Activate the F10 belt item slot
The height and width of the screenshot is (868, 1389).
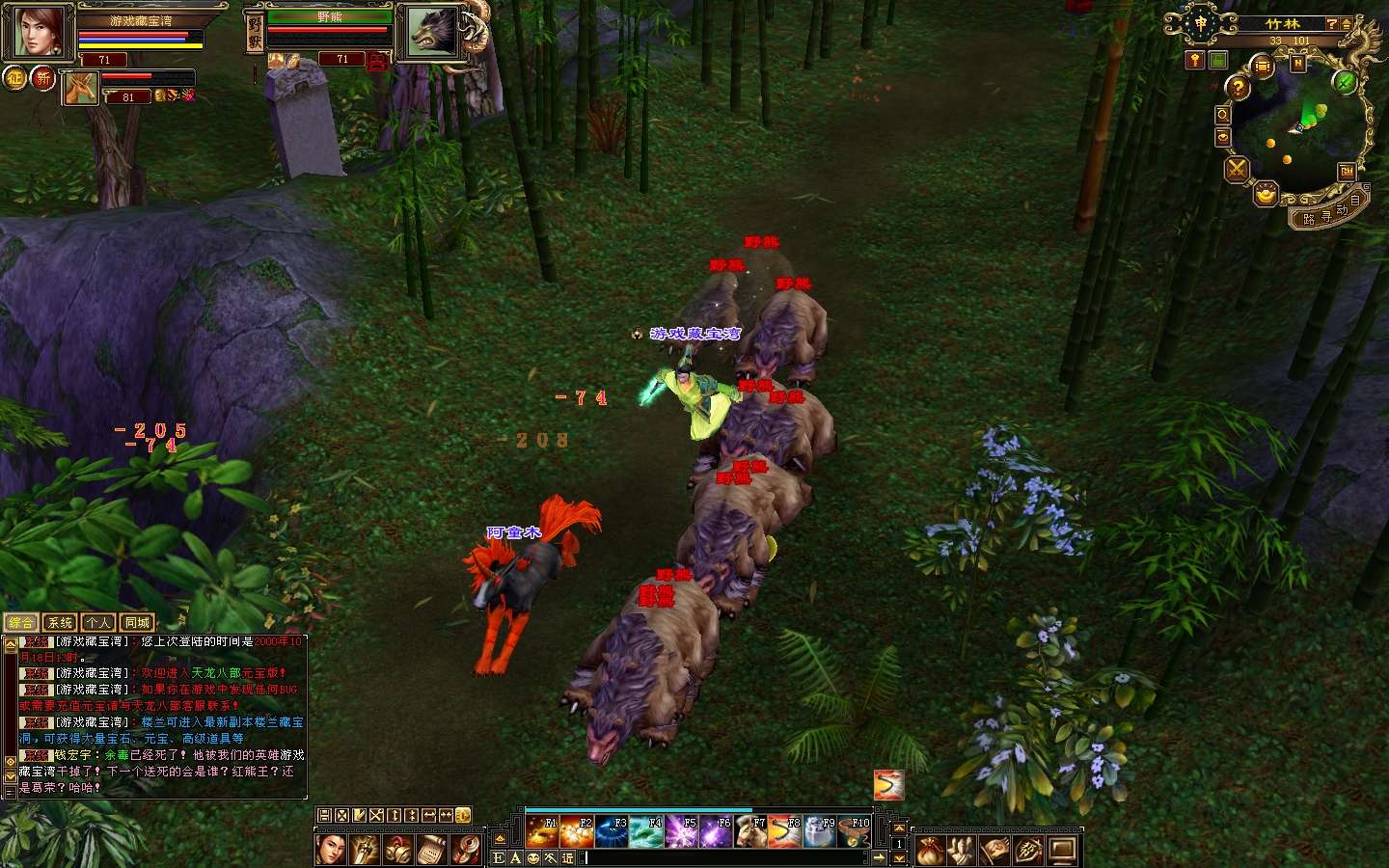pyautogui.click(x=855, y=831)
